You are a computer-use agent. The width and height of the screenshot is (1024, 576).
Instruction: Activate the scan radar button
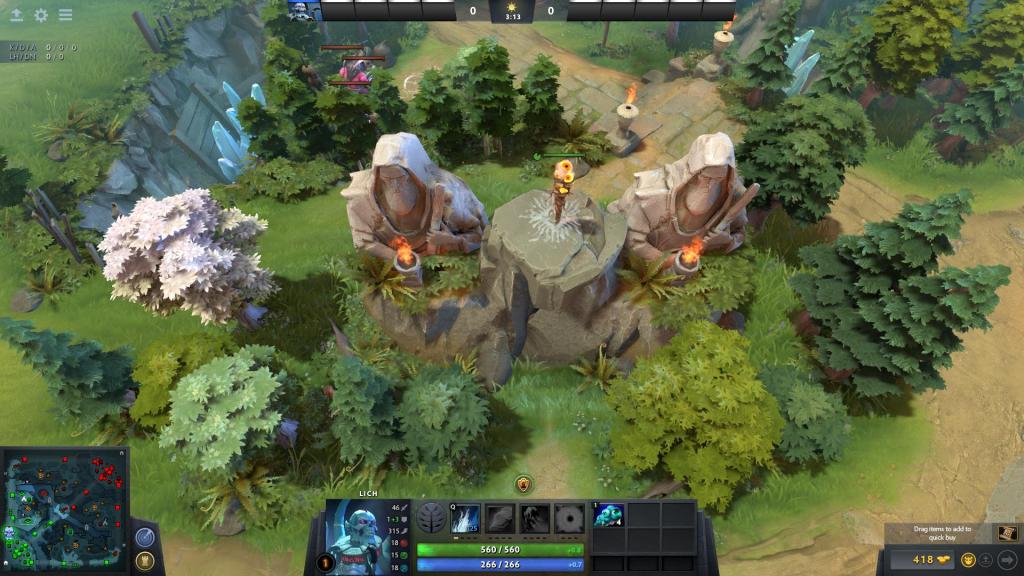tap(145, 537)
